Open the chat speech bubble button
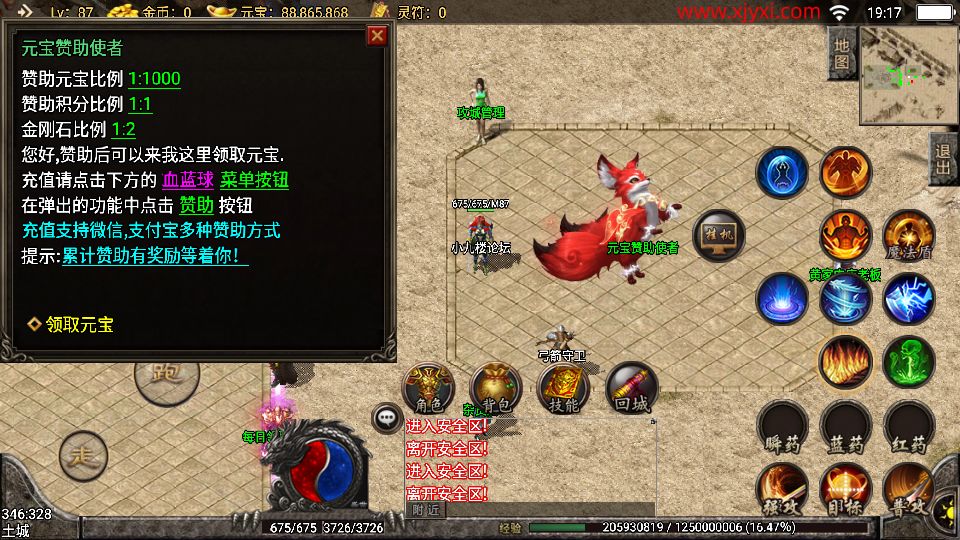960x540 pixels. tap(385, 418)
